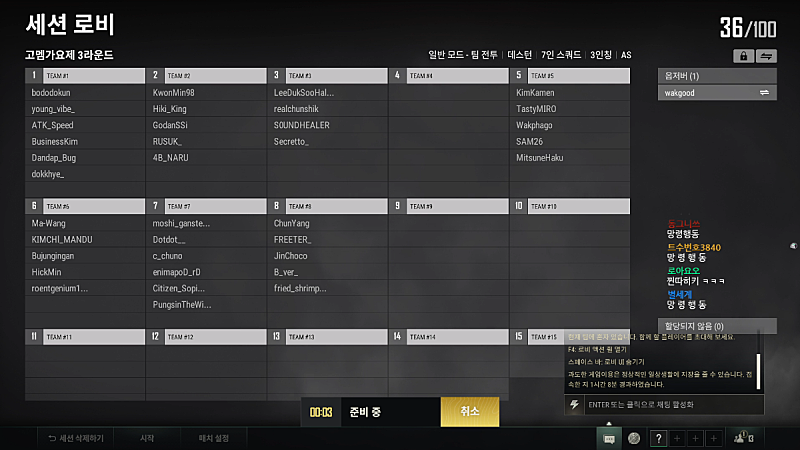This screenshot has width=800, height=450.
Task: Activate the chat input field
Action: (670, 404)
